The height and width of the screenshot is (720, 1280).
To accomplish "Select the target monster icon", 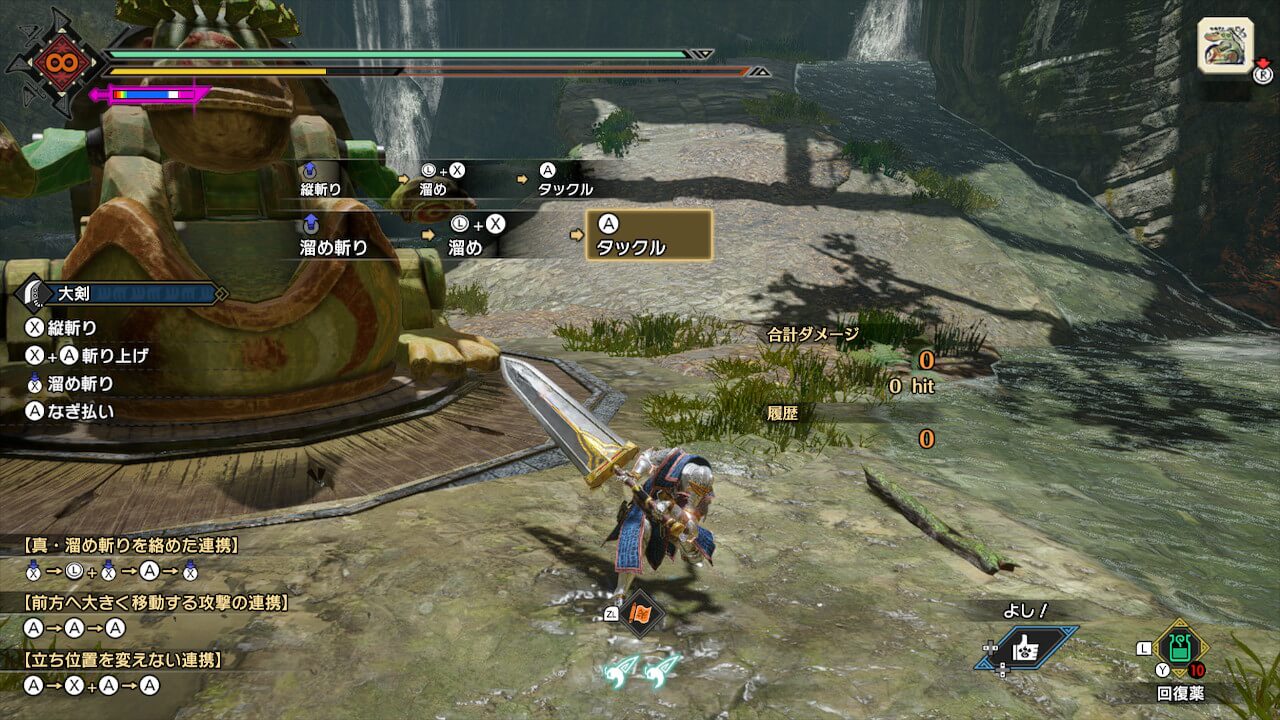I will (x=1225, y=44).
